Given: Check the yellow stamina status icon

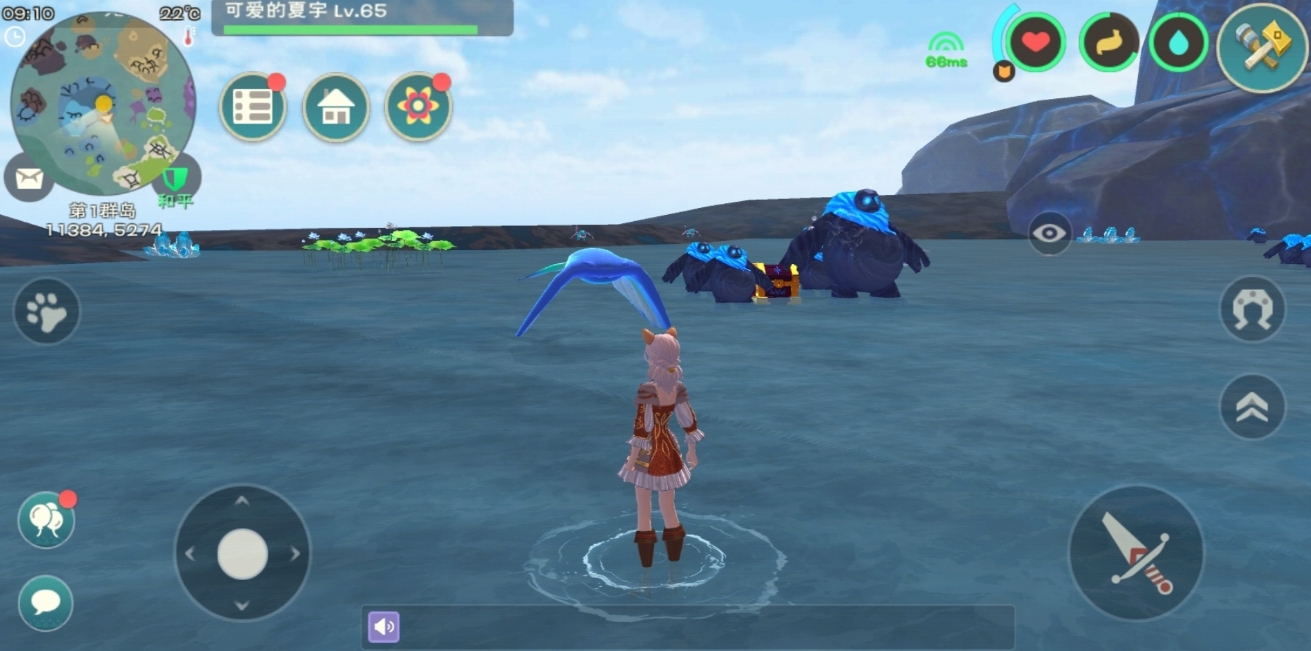Looking at the screenshot, I should [1109, 43].
